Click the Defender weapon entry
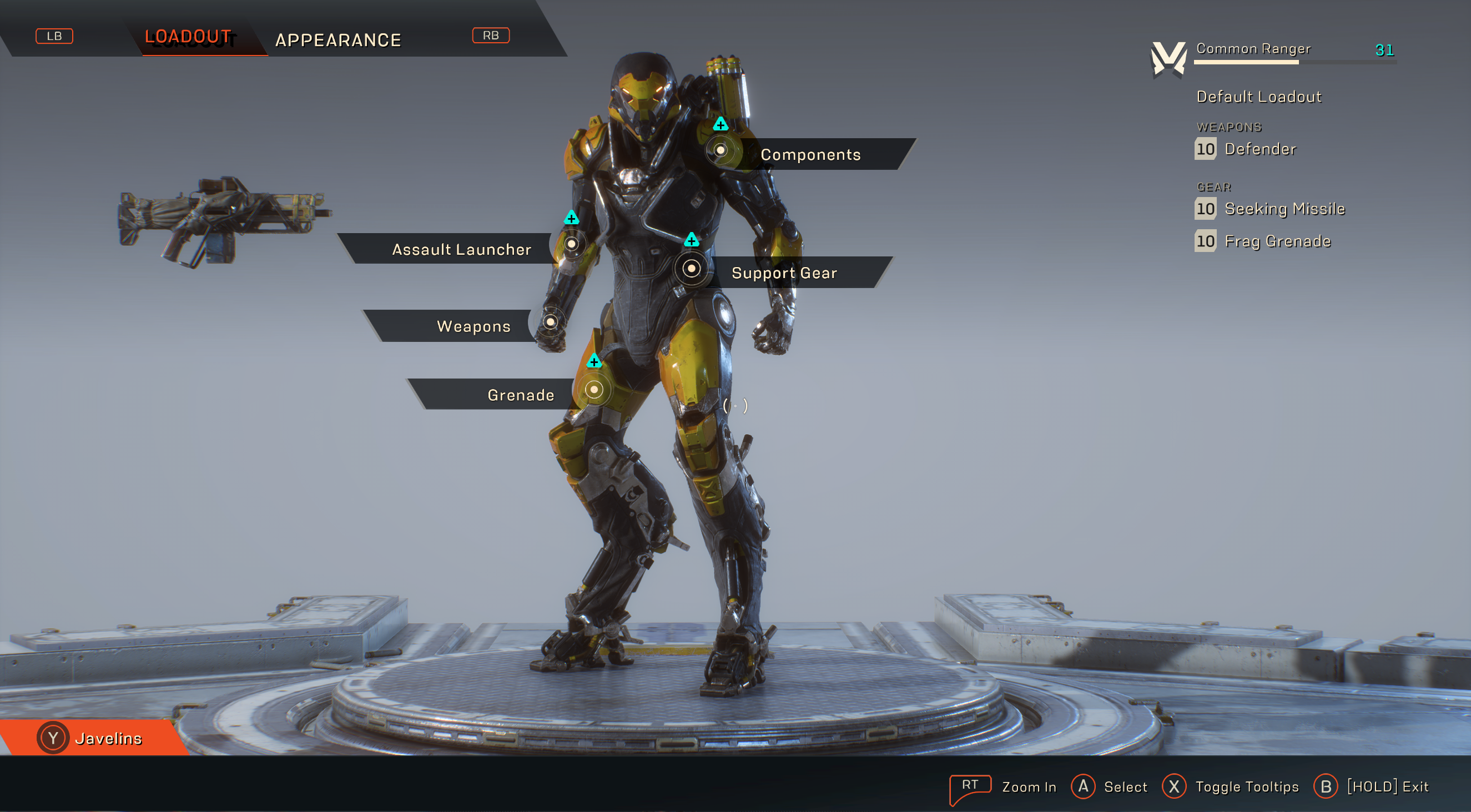1471x812 pixels. point(1260,149)
